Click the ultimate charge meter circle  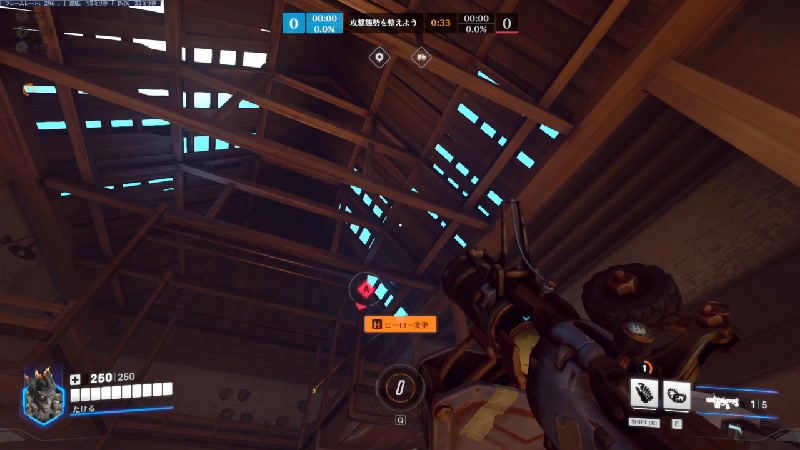click(x=400, y=386)
